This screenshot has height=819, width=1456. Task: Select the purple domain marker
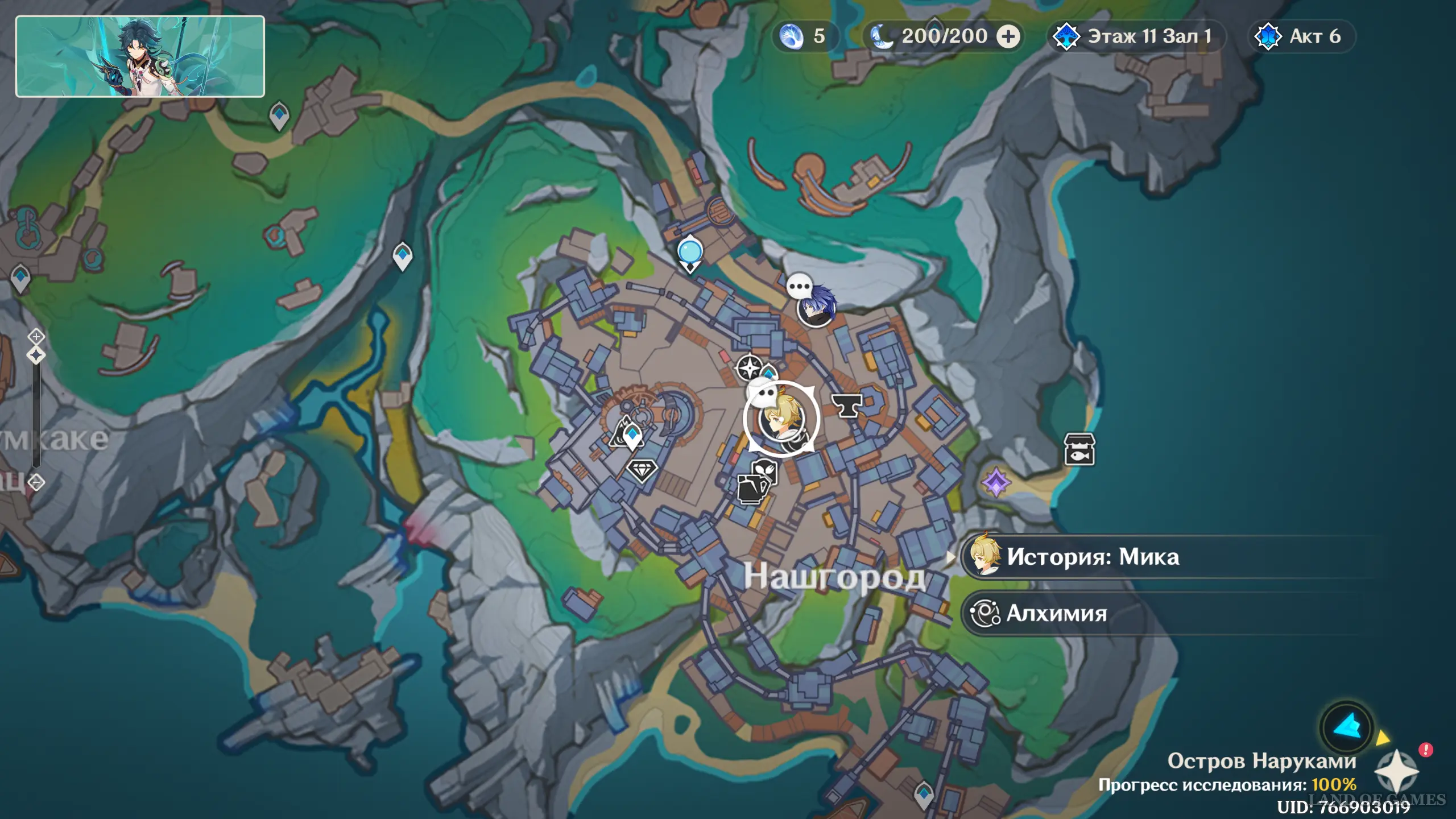coord(996,483)
